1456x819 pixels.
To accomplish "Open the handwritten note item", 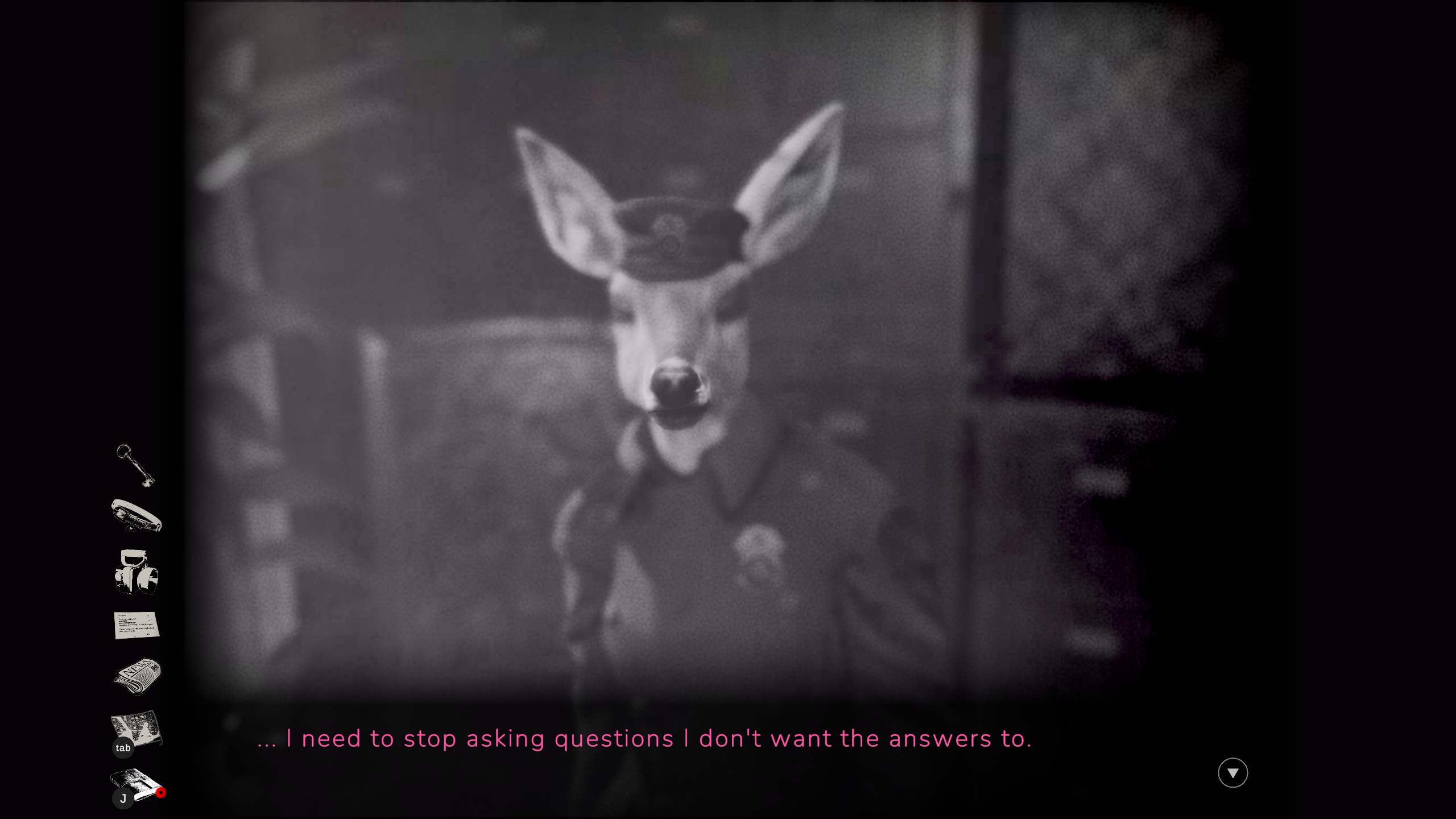I will [136, 625].
